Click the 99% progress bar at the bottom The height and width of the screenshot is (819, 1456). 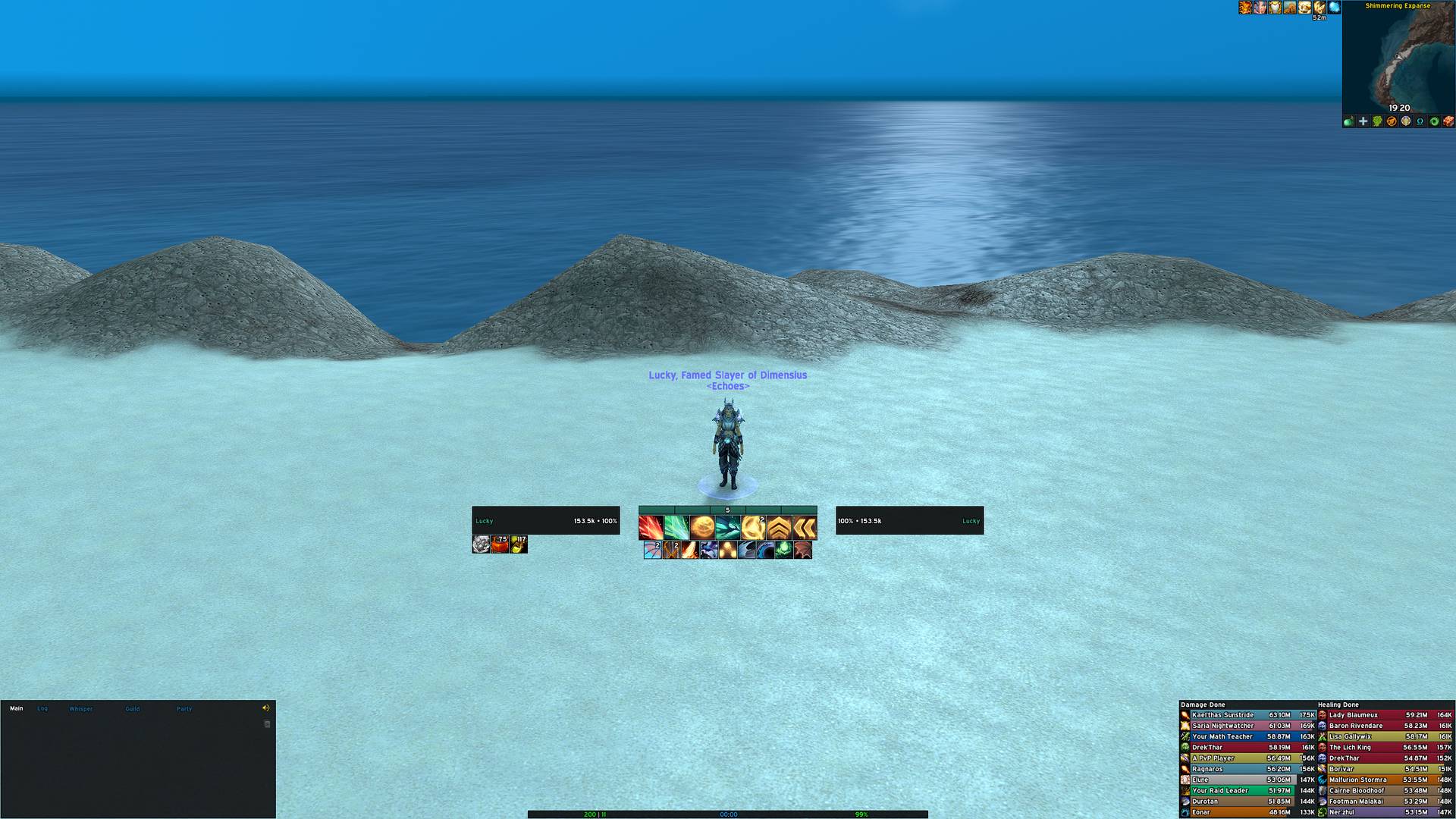pyautogui.click(x=861, y=814)
